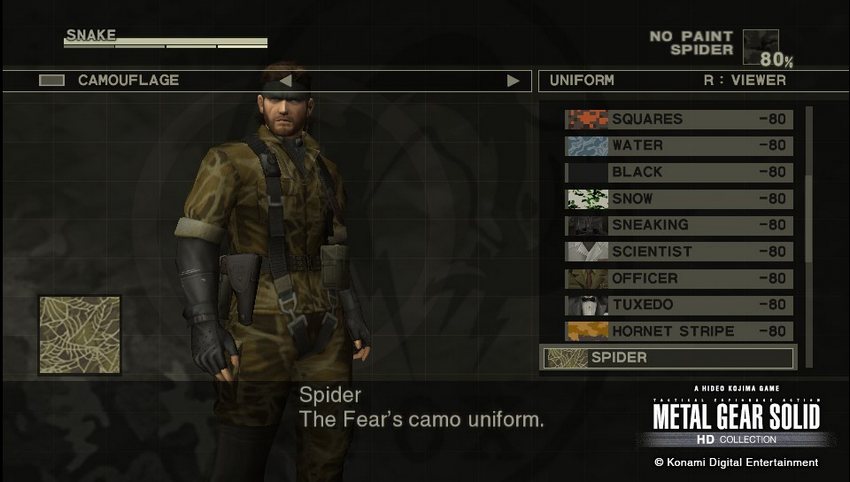Choose the Water camouflage uniform
850x482 pixels.
[x=679, y=146]
